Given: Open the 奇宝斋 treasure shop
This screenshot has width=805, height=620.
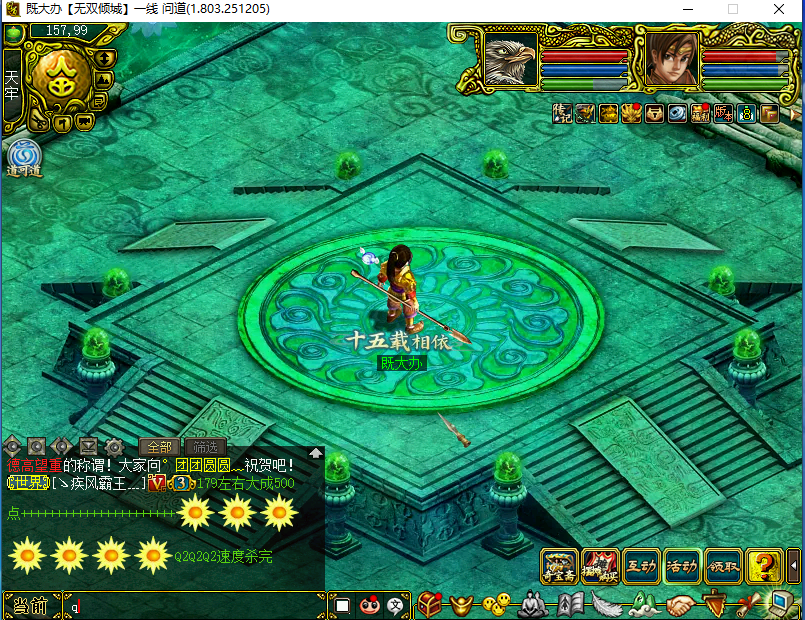Looking at the screenshot, I should [x=559, y=566].
